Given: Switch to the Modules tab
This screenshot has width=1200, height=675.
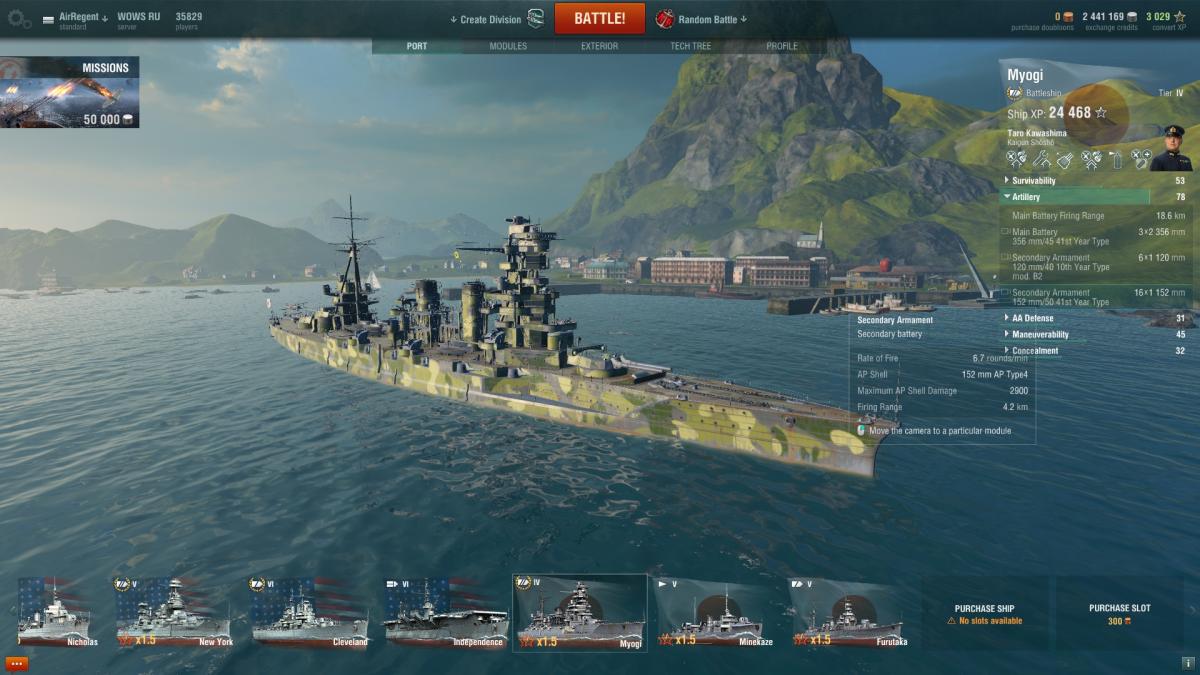Looking at the screenshot, I should tap(508, 46).
